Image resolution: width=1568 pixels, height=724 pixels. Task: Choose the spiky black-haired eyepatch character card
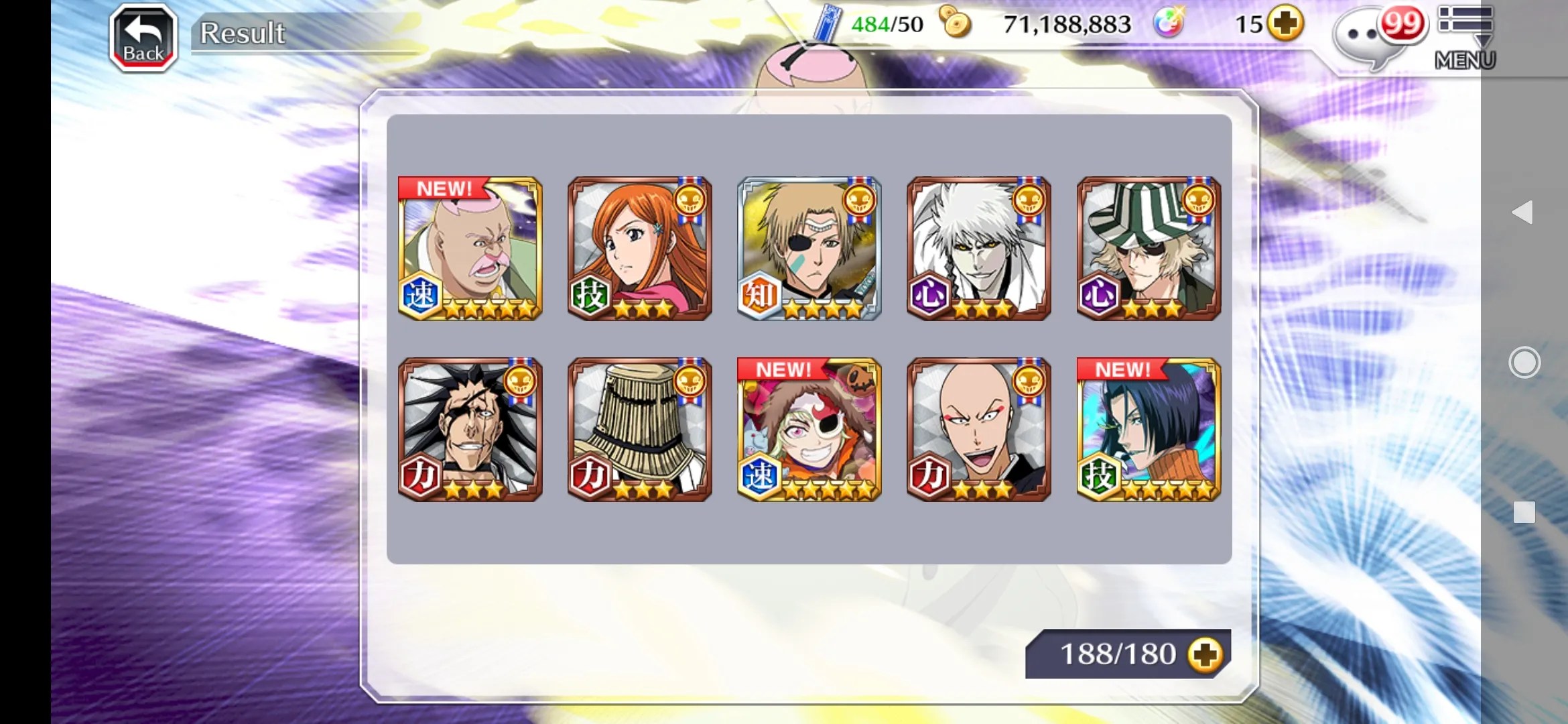click(470, 430)
